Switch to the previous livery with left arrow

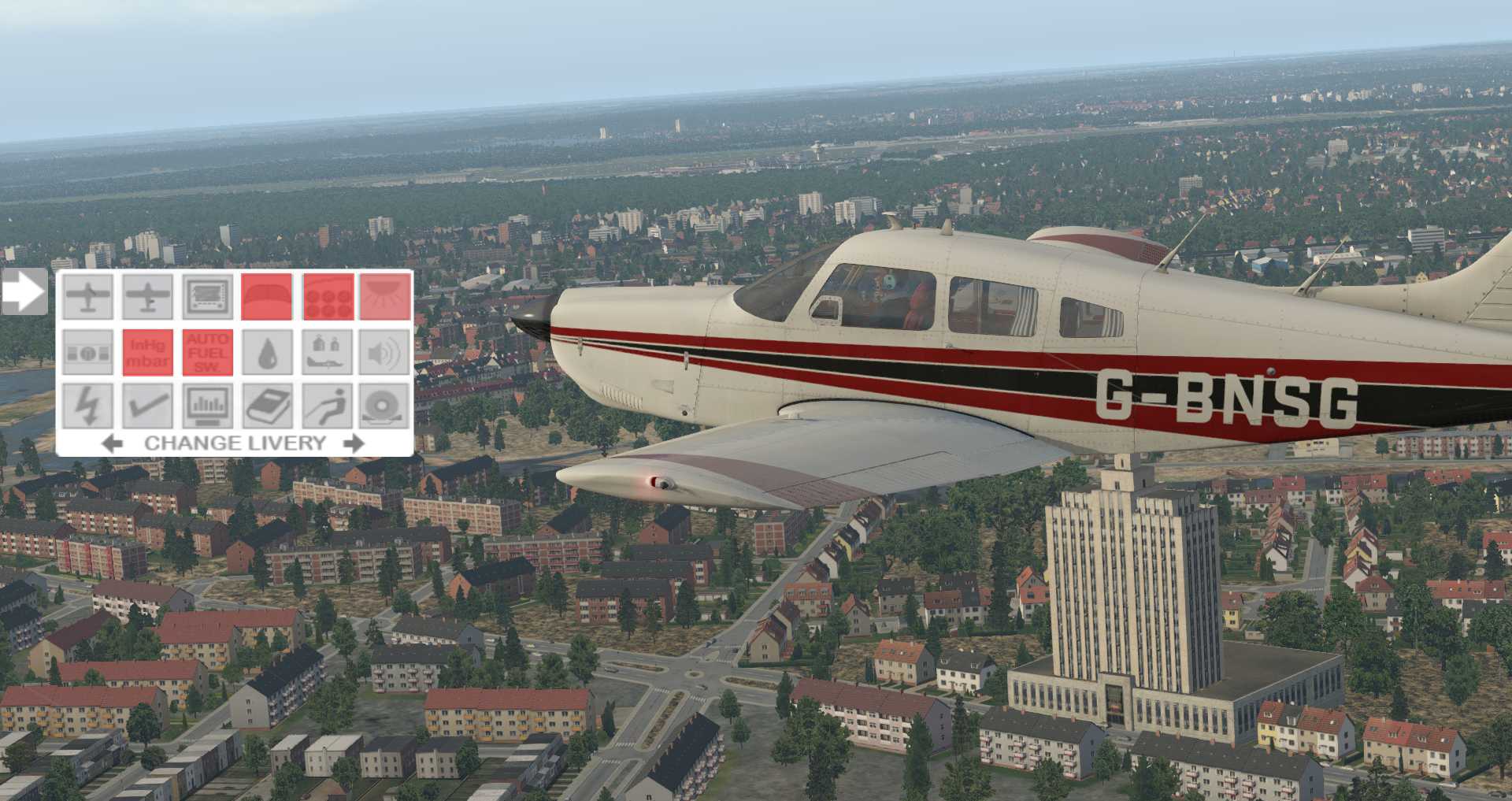click(113, 443)
